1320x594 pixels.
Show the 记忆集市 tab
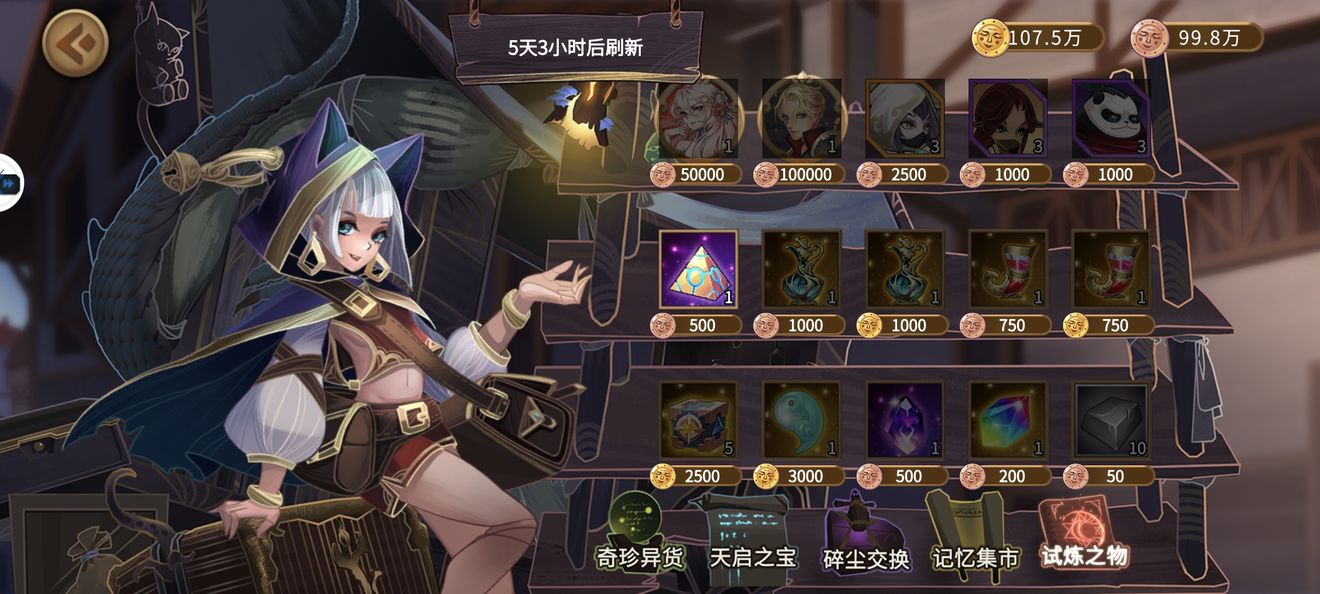(x=974, y=540)
